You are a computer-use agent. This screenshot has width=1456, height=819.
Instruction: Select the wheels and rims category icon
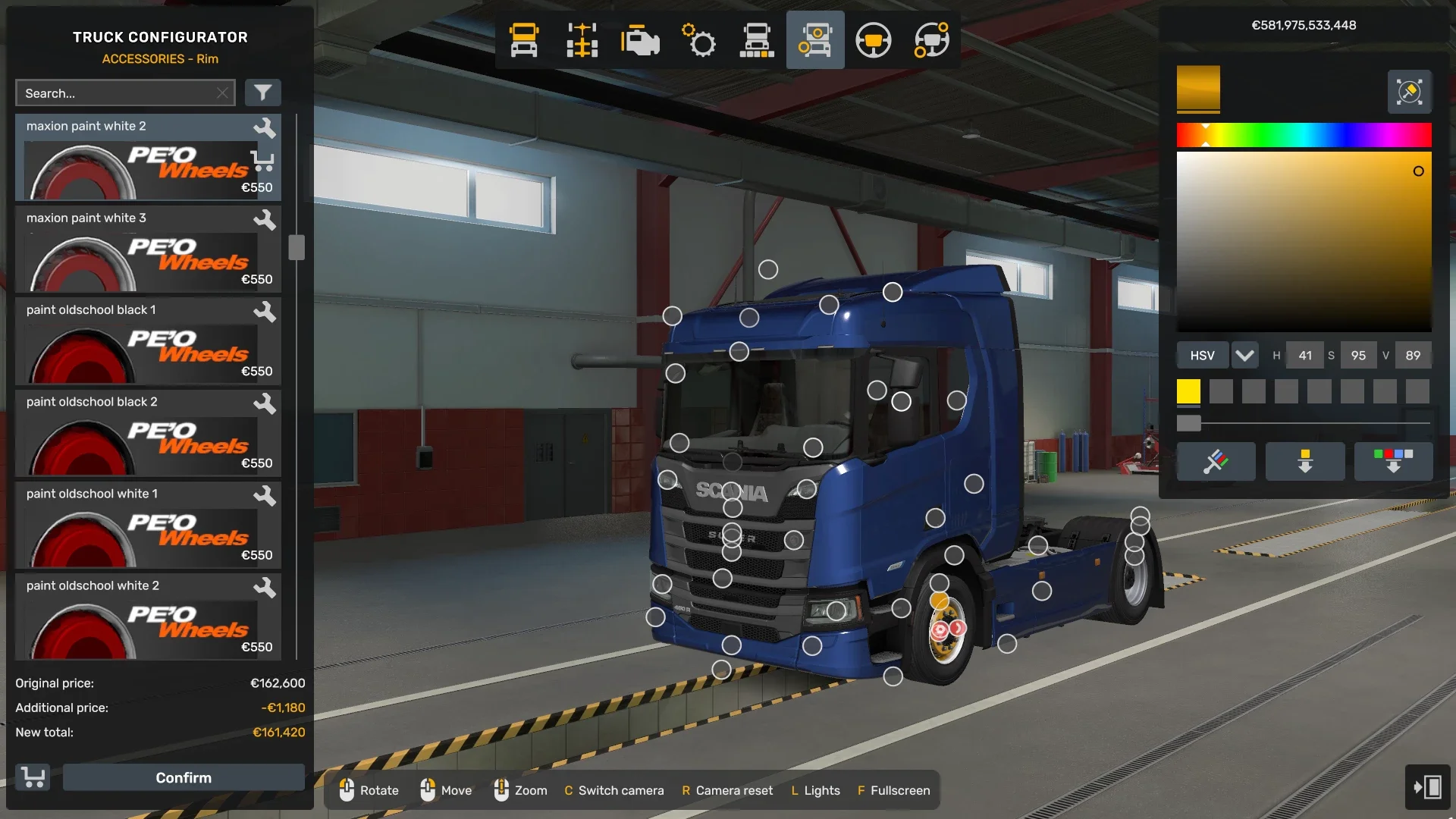tap(815, 40)
